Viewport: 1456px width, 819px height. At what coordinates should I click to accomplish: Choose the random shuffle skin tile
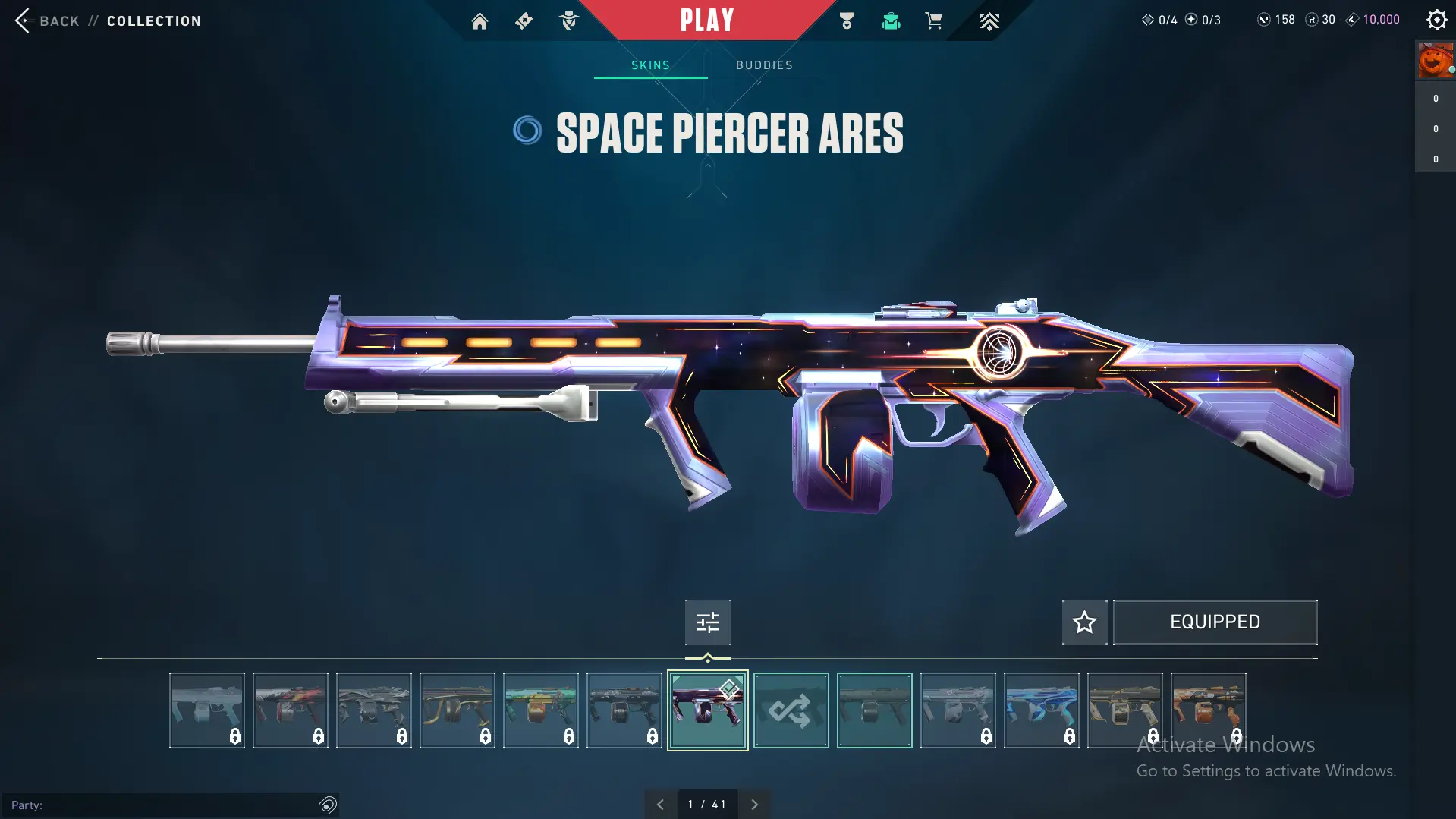791,710
